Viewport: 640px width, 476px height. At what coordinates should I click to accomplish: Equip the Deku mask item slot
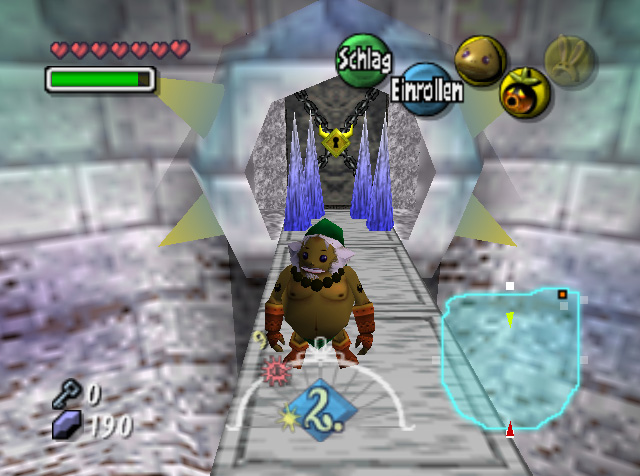pyautogui.click(x=524, y=92)
